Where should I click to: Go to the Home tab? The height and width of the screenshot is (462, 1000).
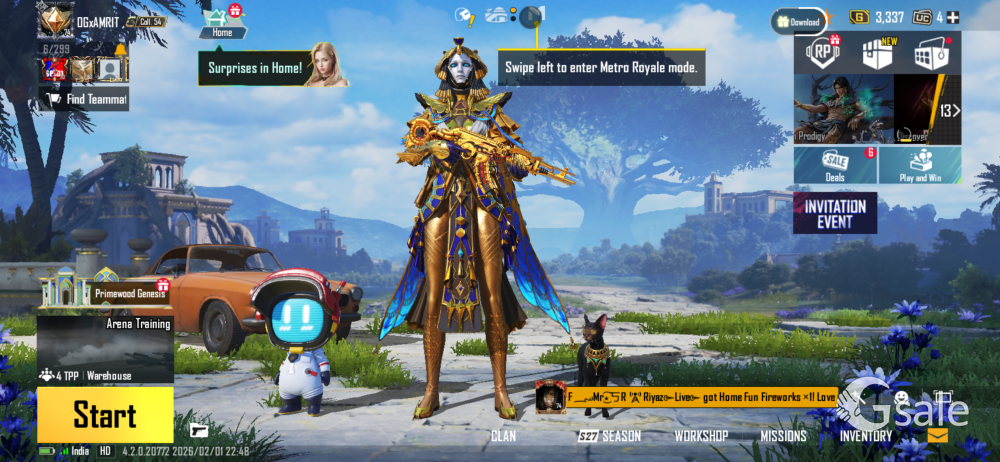(x=222, y=22)
